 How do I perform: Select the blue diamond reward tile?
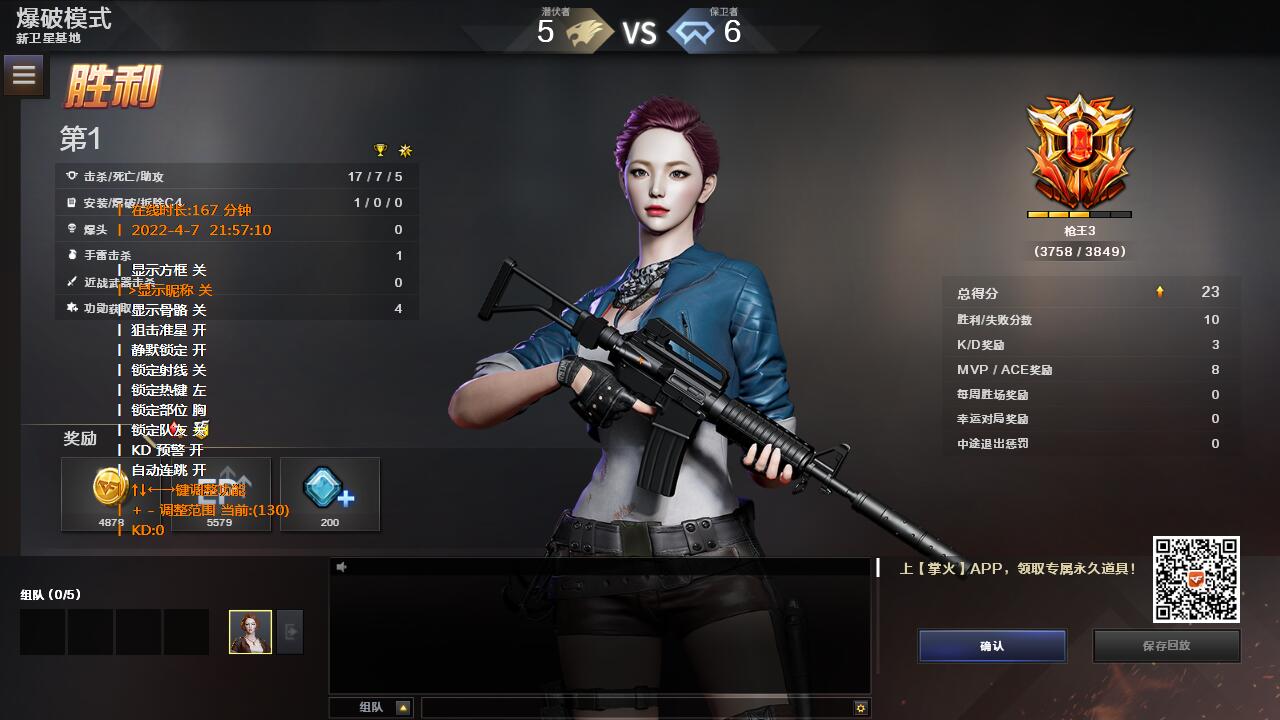[x=330, y=493]
